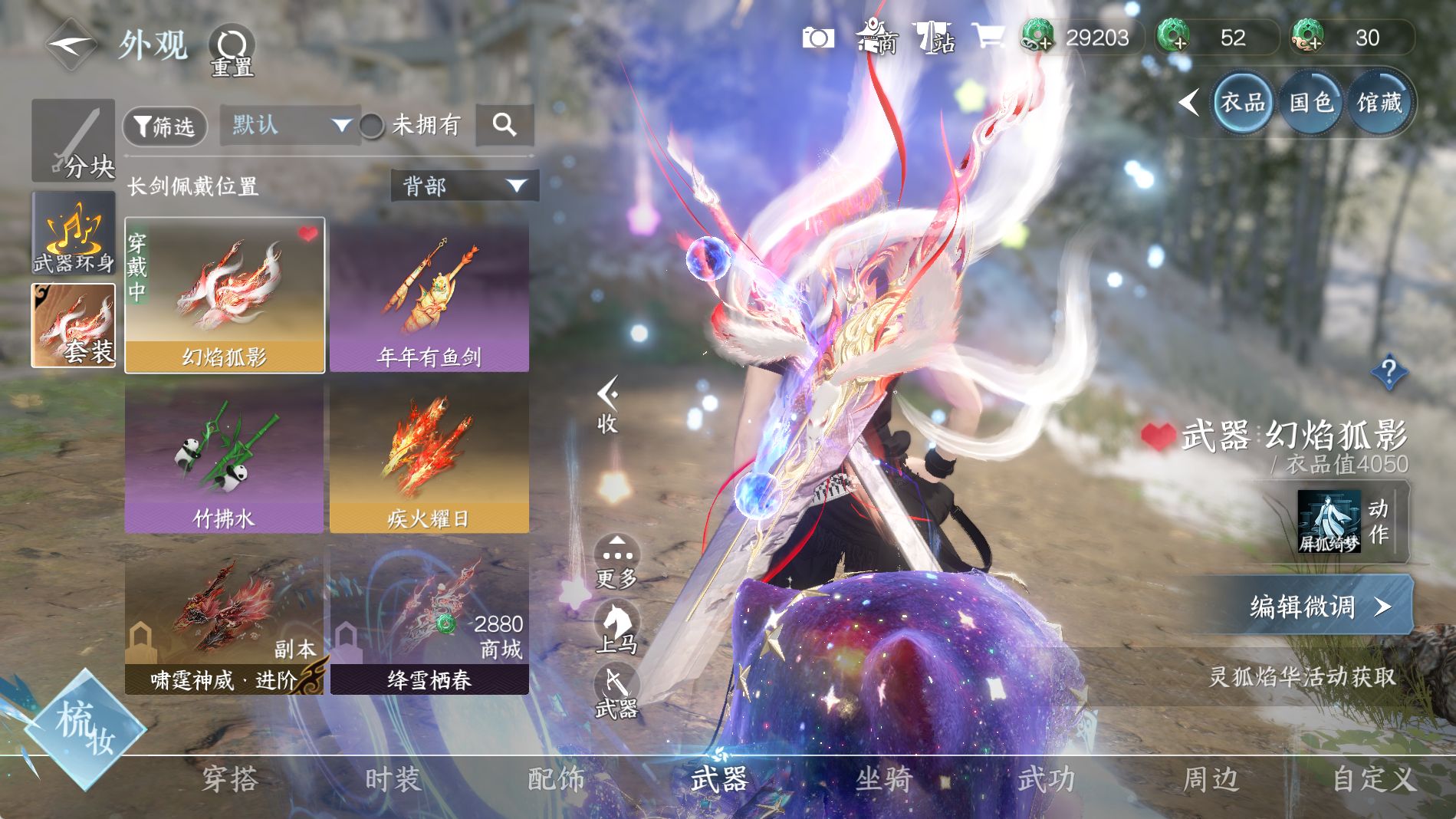Show 更多 options
This screenshot has height=819, width=1456.
[616, 561]
